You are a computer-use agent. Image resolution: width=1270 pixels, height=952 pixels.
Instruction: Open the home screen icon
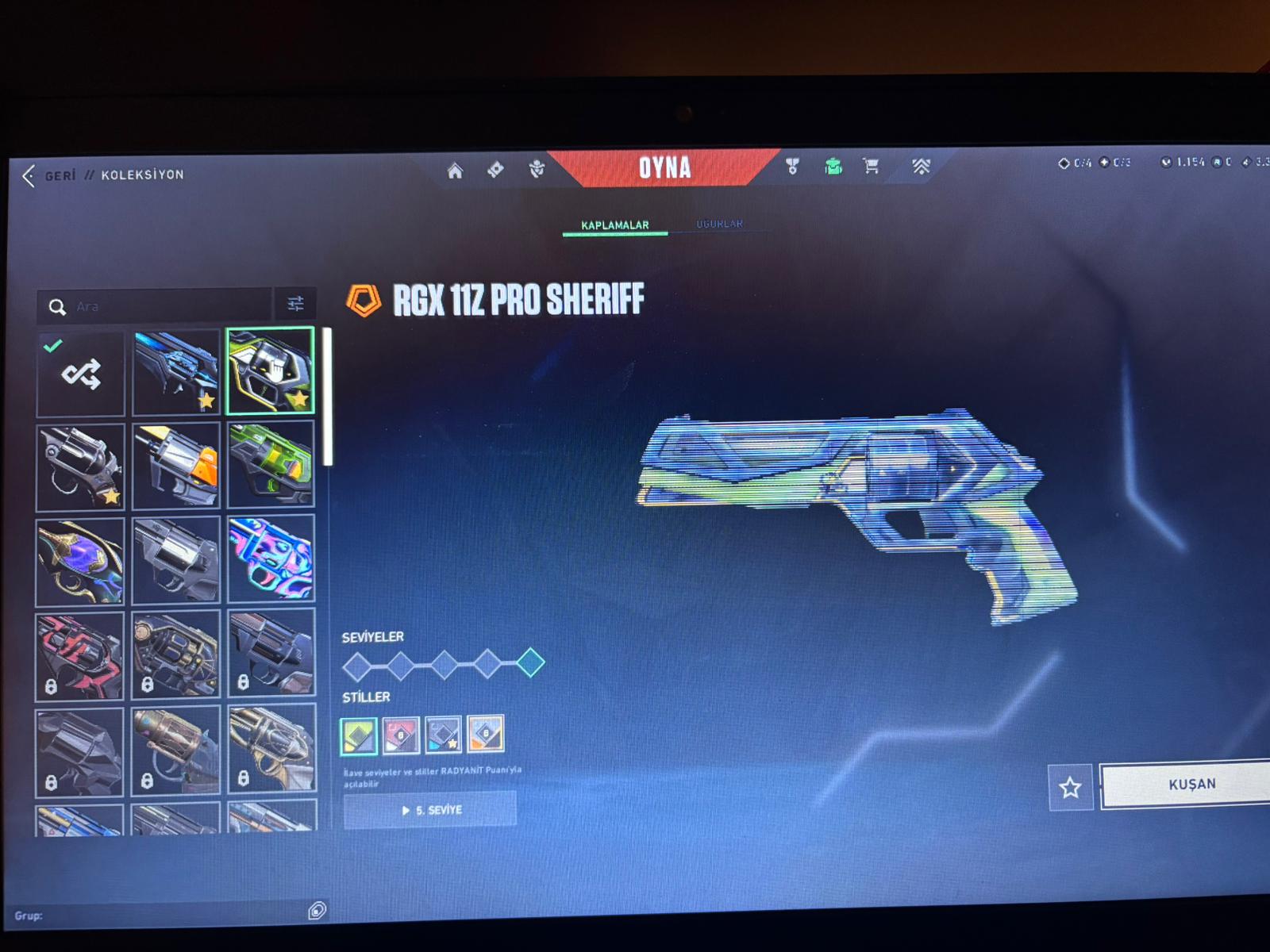pos(455,171)
